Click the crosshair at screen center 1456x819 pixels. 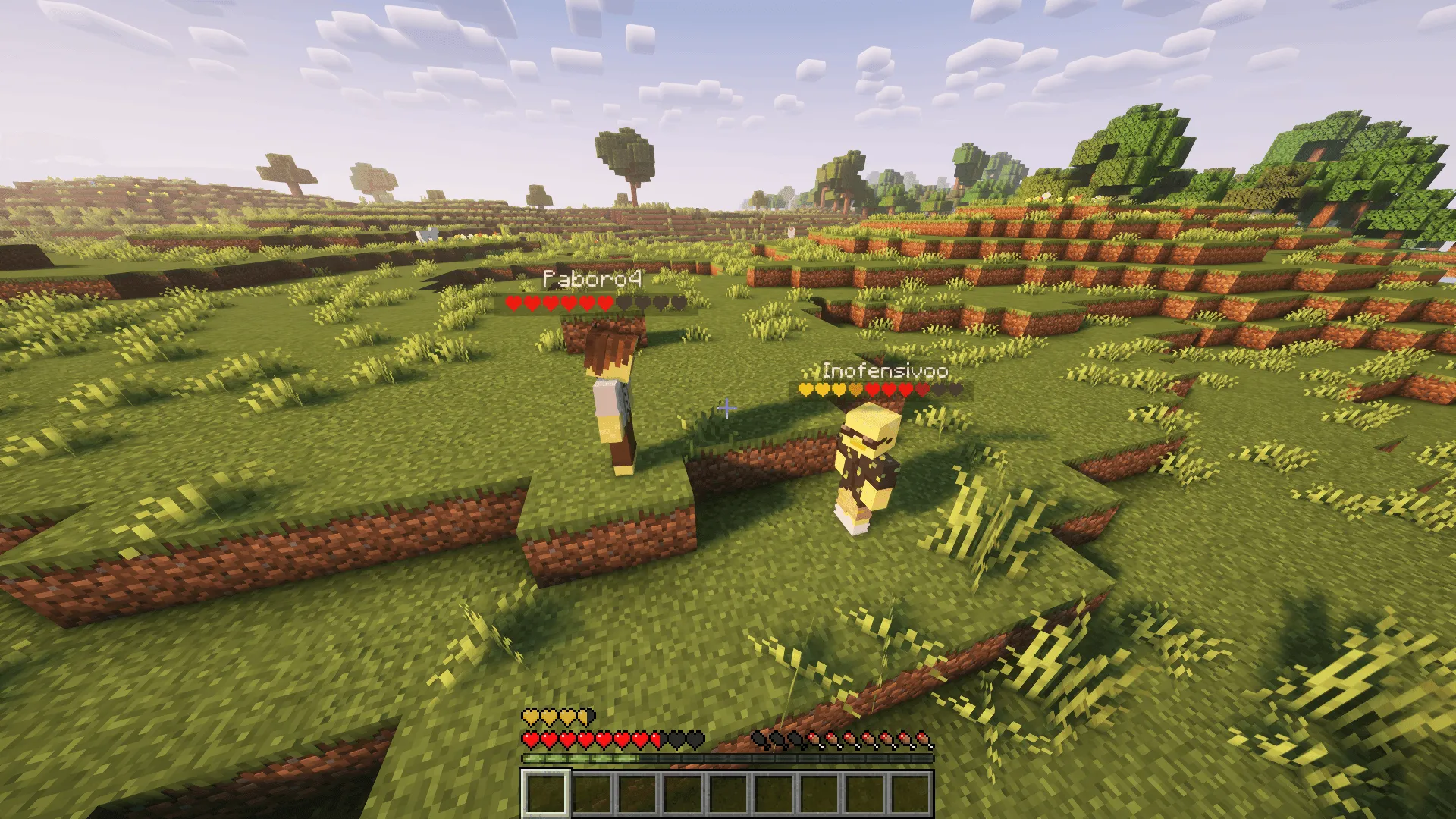[728, 409]
